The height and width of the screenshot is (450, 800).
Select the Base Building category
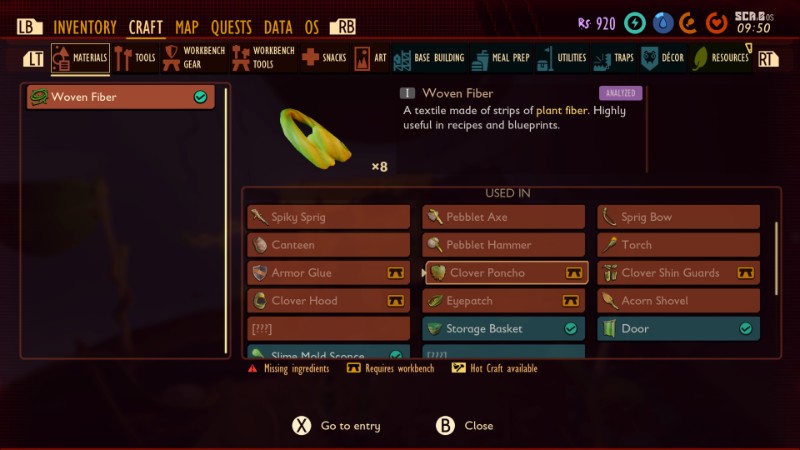tap(429, 58)
